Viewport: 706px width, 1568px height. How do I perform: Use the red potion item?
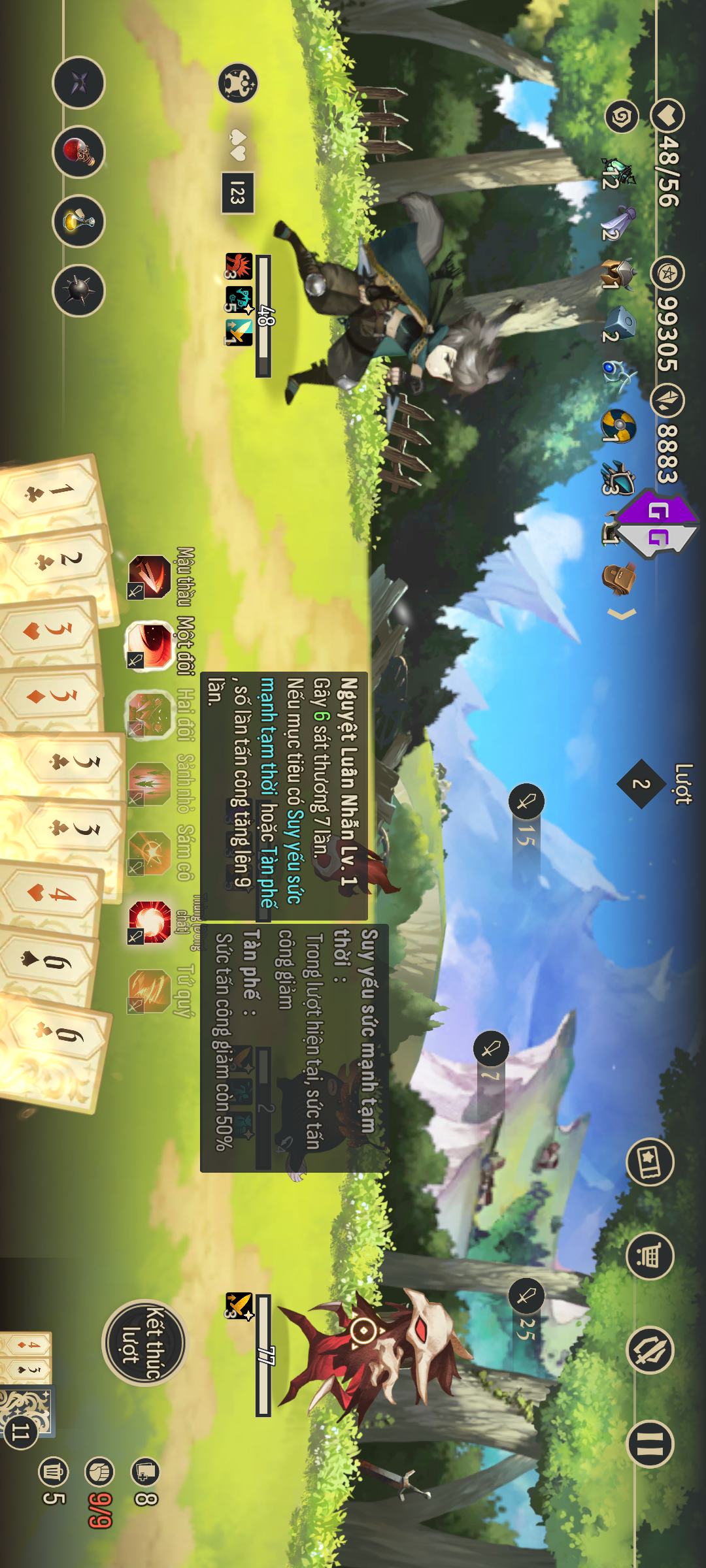(x=78, y=152)
